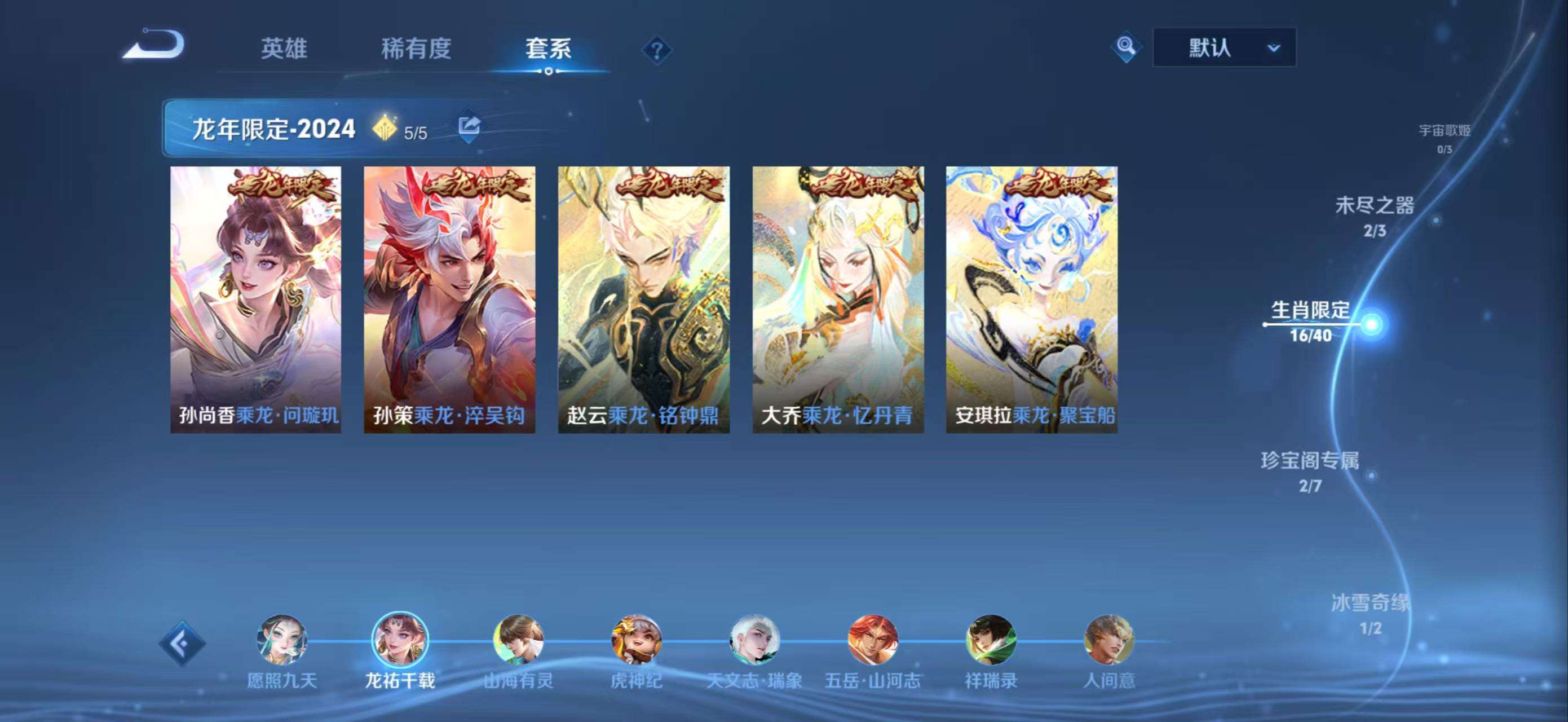The height and width of the screenshot is (722, 1568).
Task: Open the 默认 sorting dropdown
Action: tap(1225, 47)
